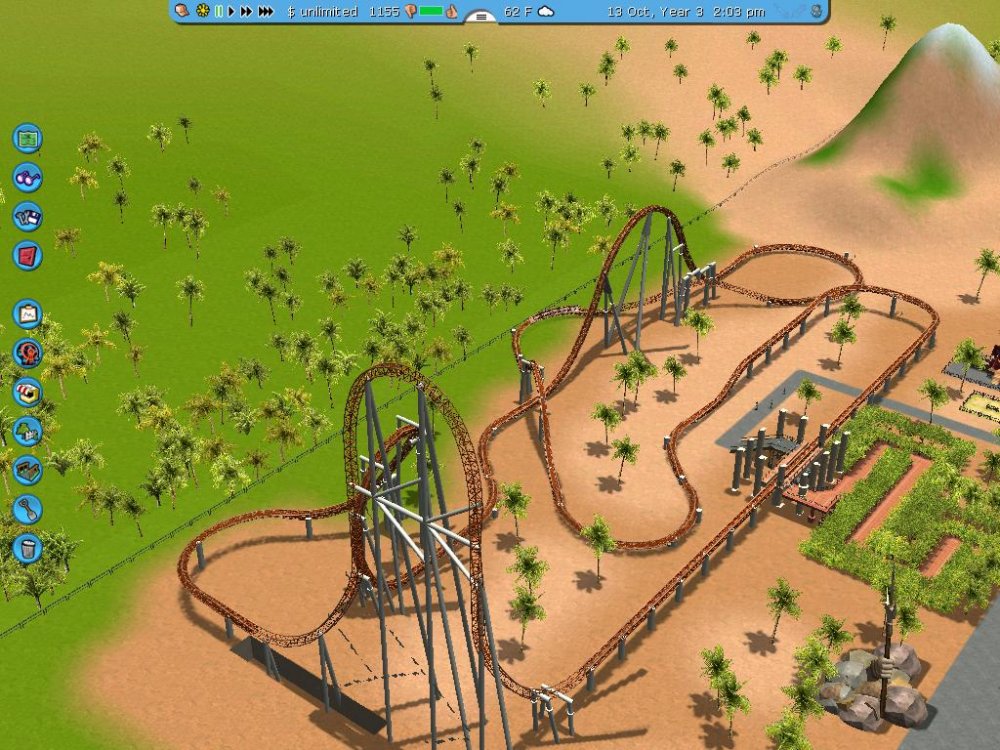Open view options with the binoculars icon
The height and width of the screenshot is (750, 1000).
(x=27, y=177)
